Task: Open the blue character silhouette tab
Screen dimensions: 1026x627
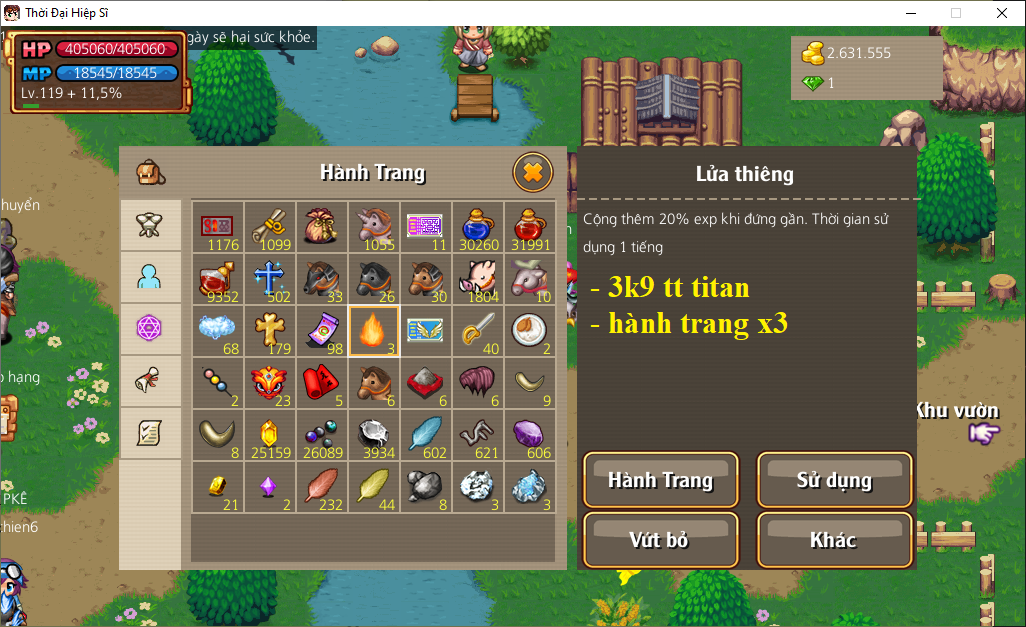Action: pyautogui.click(x=150, y=277)
